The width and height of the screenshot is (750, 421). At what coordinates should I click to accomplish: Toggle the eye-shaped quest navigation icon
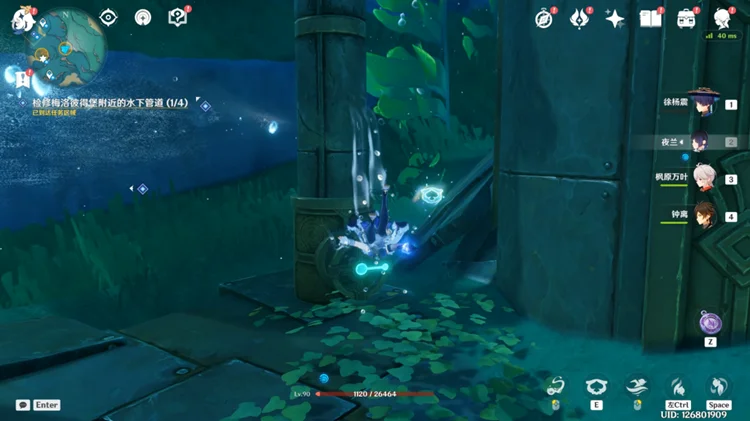109,17
